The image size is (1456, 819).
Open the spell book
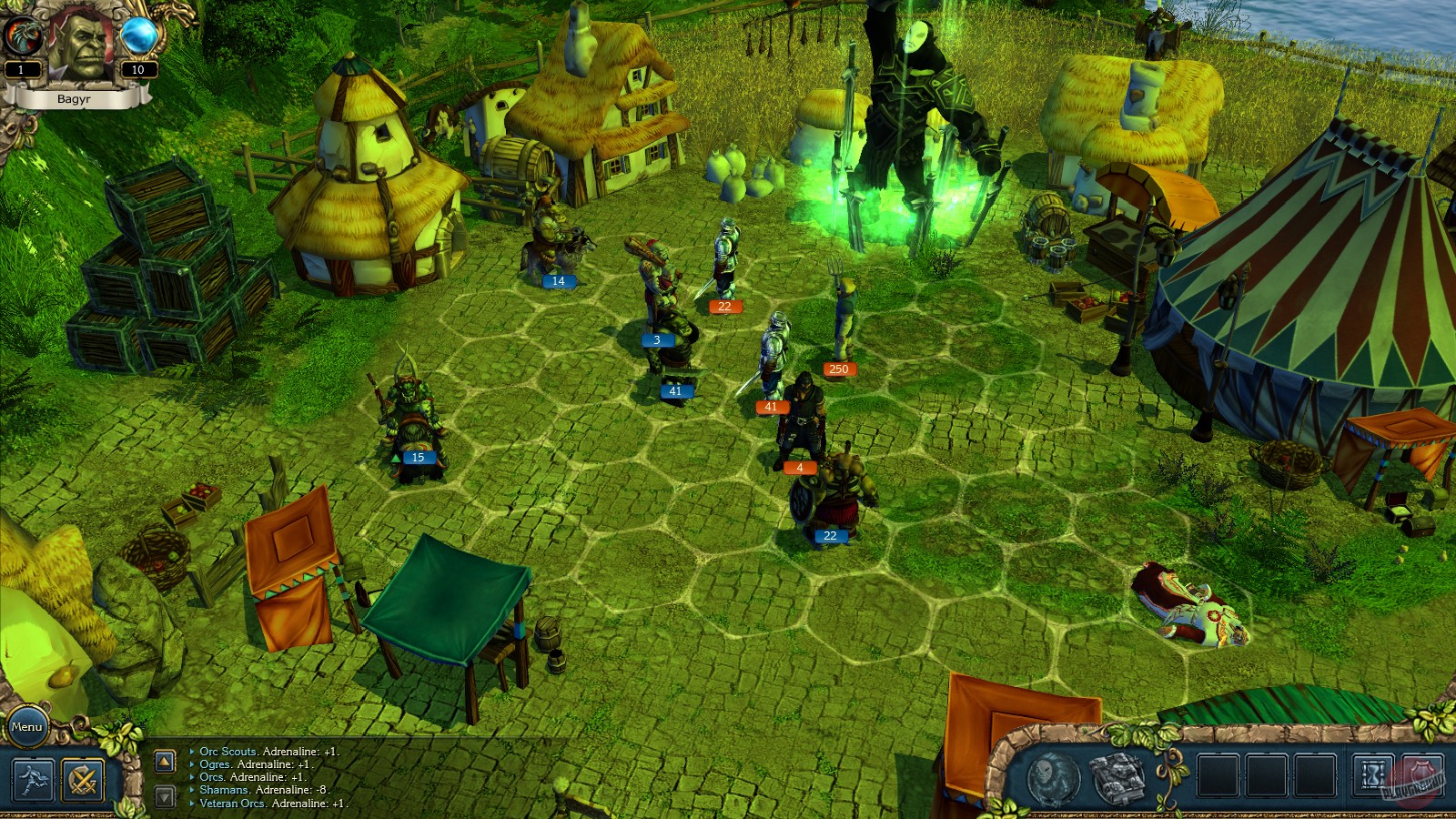[x=1117, y=778]
